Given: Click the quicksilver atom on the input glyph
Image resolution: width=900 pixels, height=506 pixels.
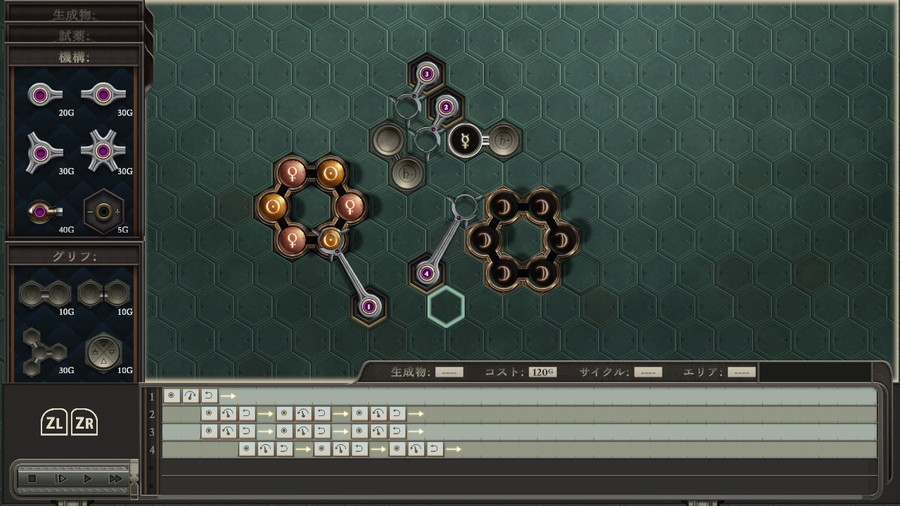Looking at the screenshot, I should (x=465, y=140).
